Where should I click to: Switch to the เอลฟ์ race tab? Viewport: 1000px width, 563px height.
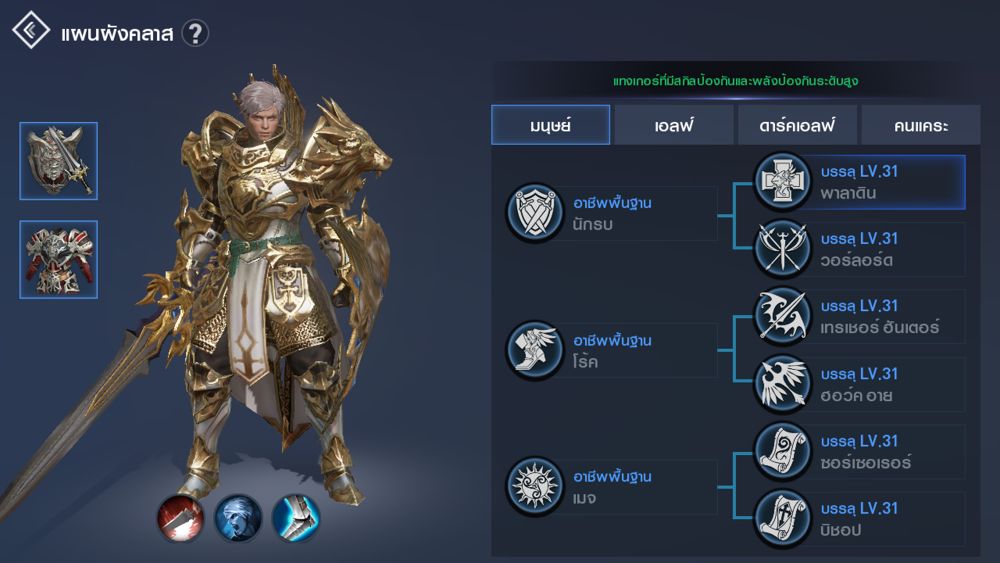click(673, 126)
